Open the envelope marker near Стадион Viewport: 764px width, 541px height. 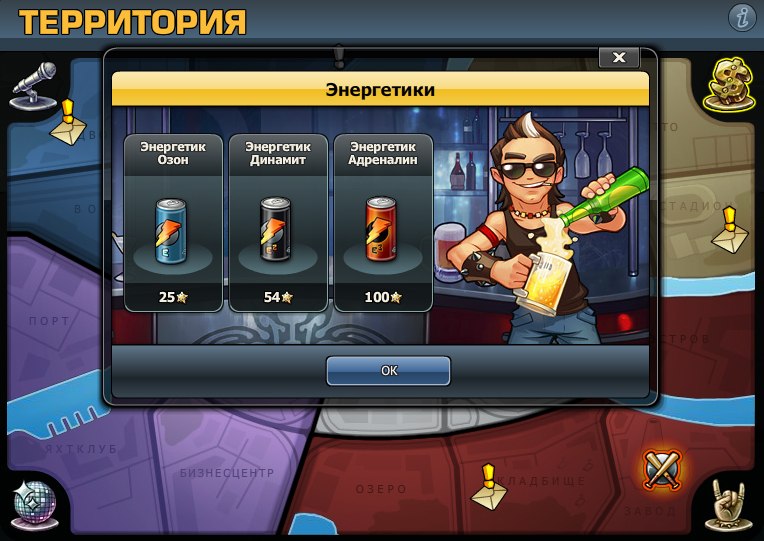(729, 231)
